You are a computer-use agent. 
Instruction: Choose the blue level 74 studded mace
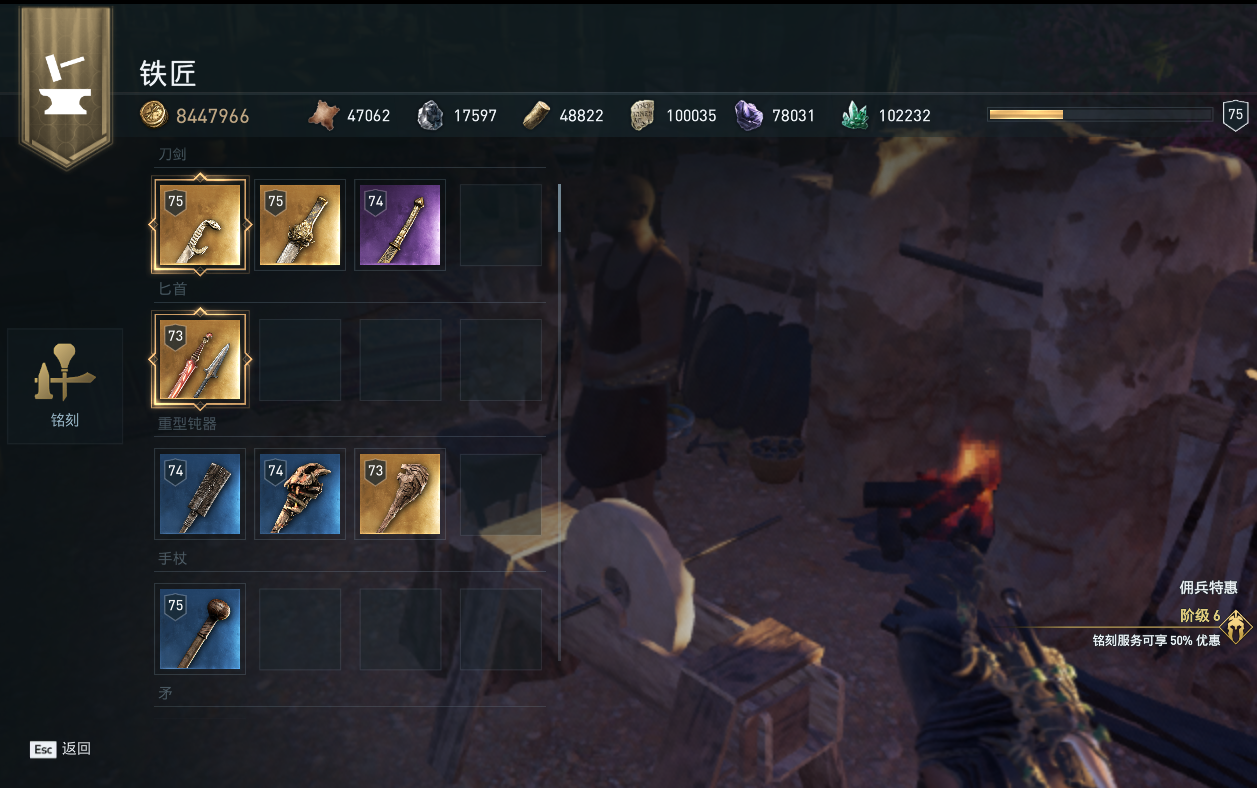click(200, 494)
